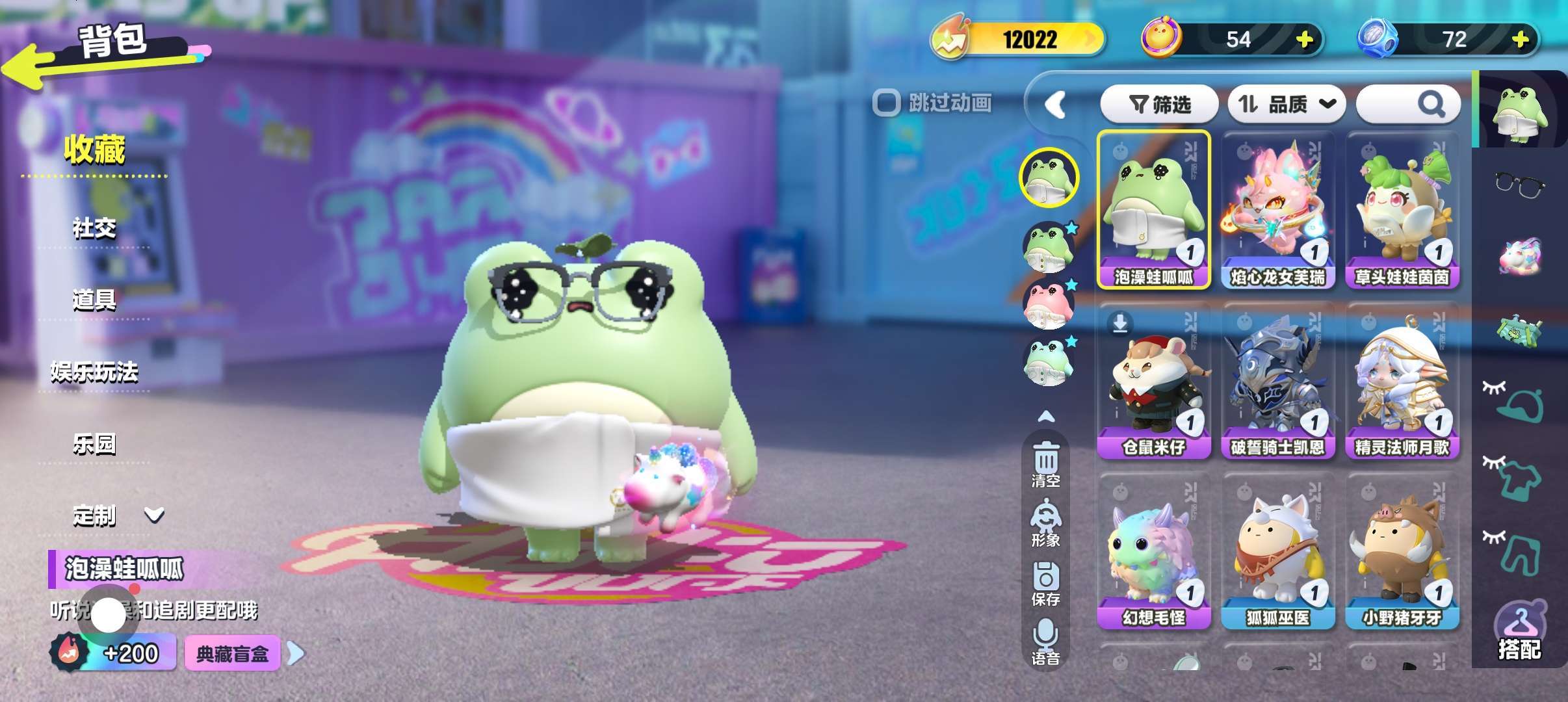Clear the outfit with 清空 trash button
Image resolution: width=1568 pixels, height=702 pixels.
(1045, 464)
